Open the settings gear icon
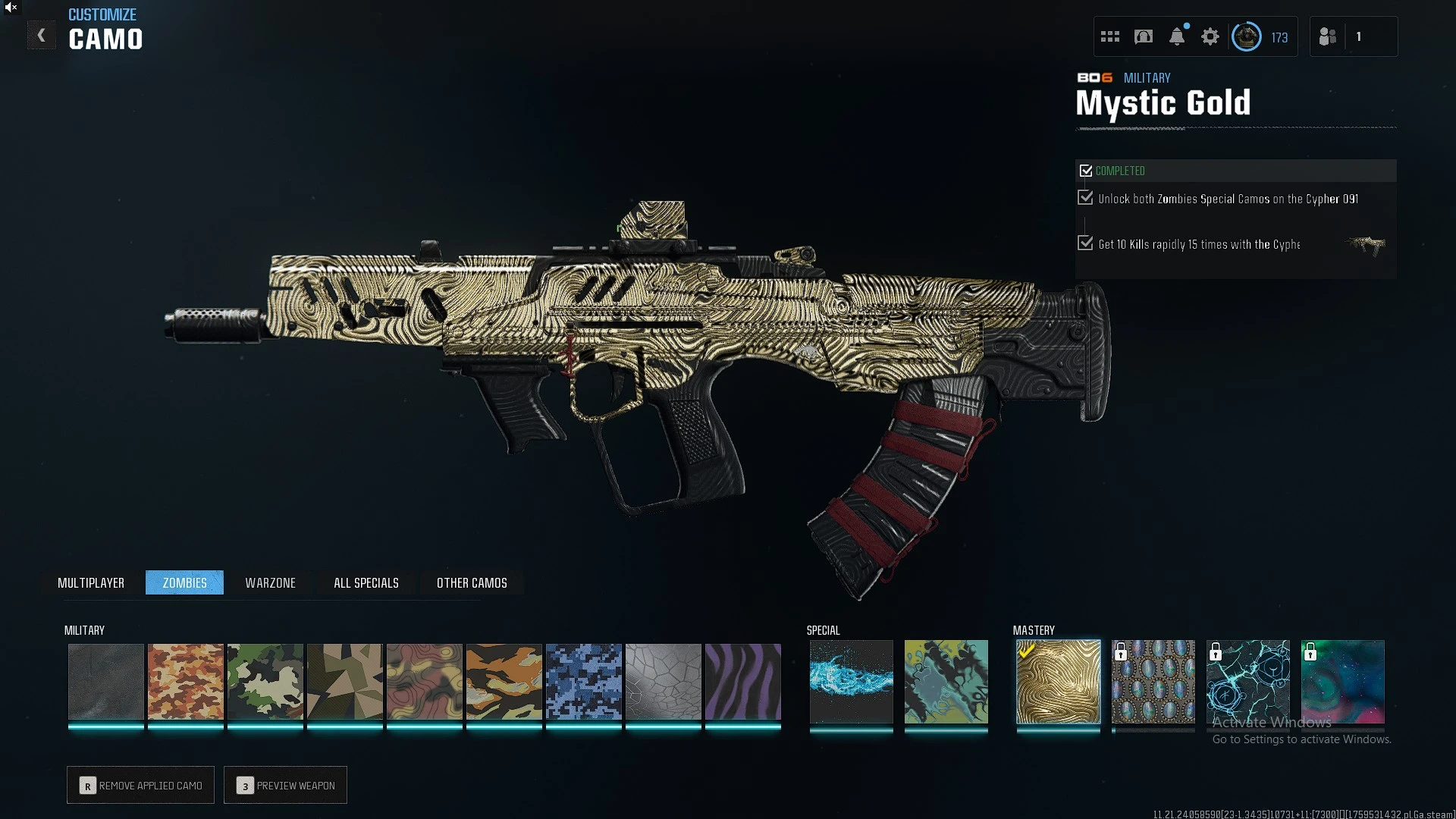The width and height of the screenshot is (1456, 819). click(1210, 36)
